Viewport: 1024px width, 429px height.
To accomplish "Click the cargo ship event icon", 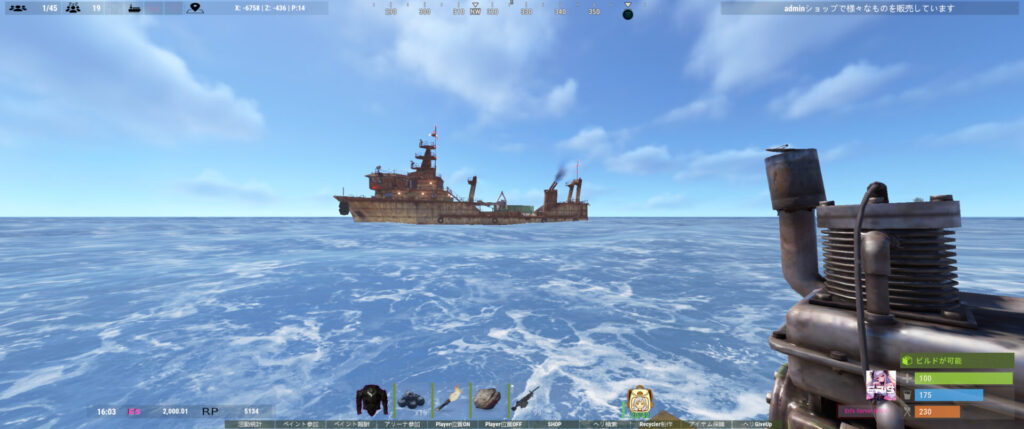I will click(x=136, y=8).
